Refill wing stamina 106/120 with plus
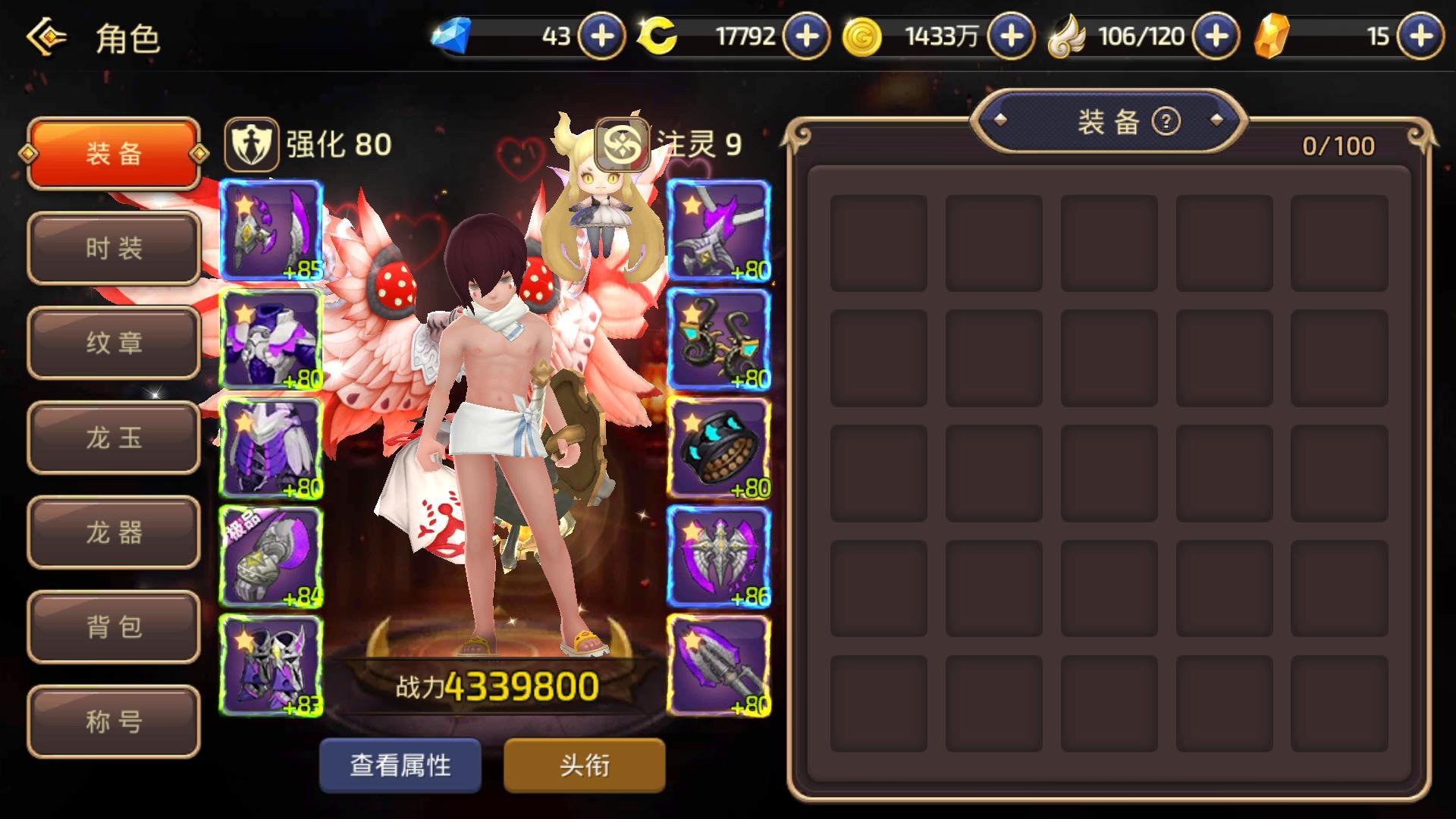Screen dimensions: 1456x819 click(1216, 36)
